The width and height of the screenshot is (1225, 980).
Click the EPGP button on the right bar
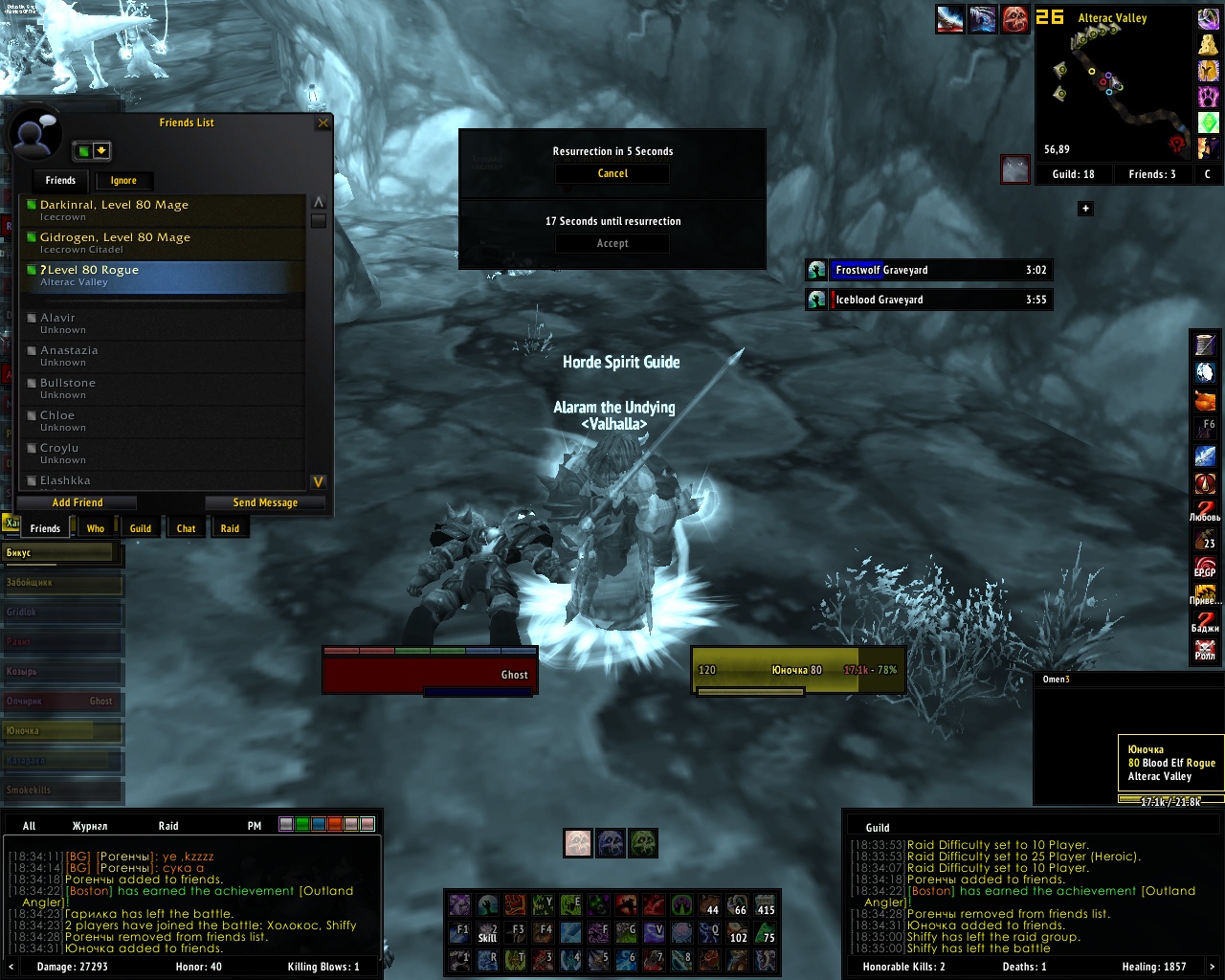tap(1205, 567)
